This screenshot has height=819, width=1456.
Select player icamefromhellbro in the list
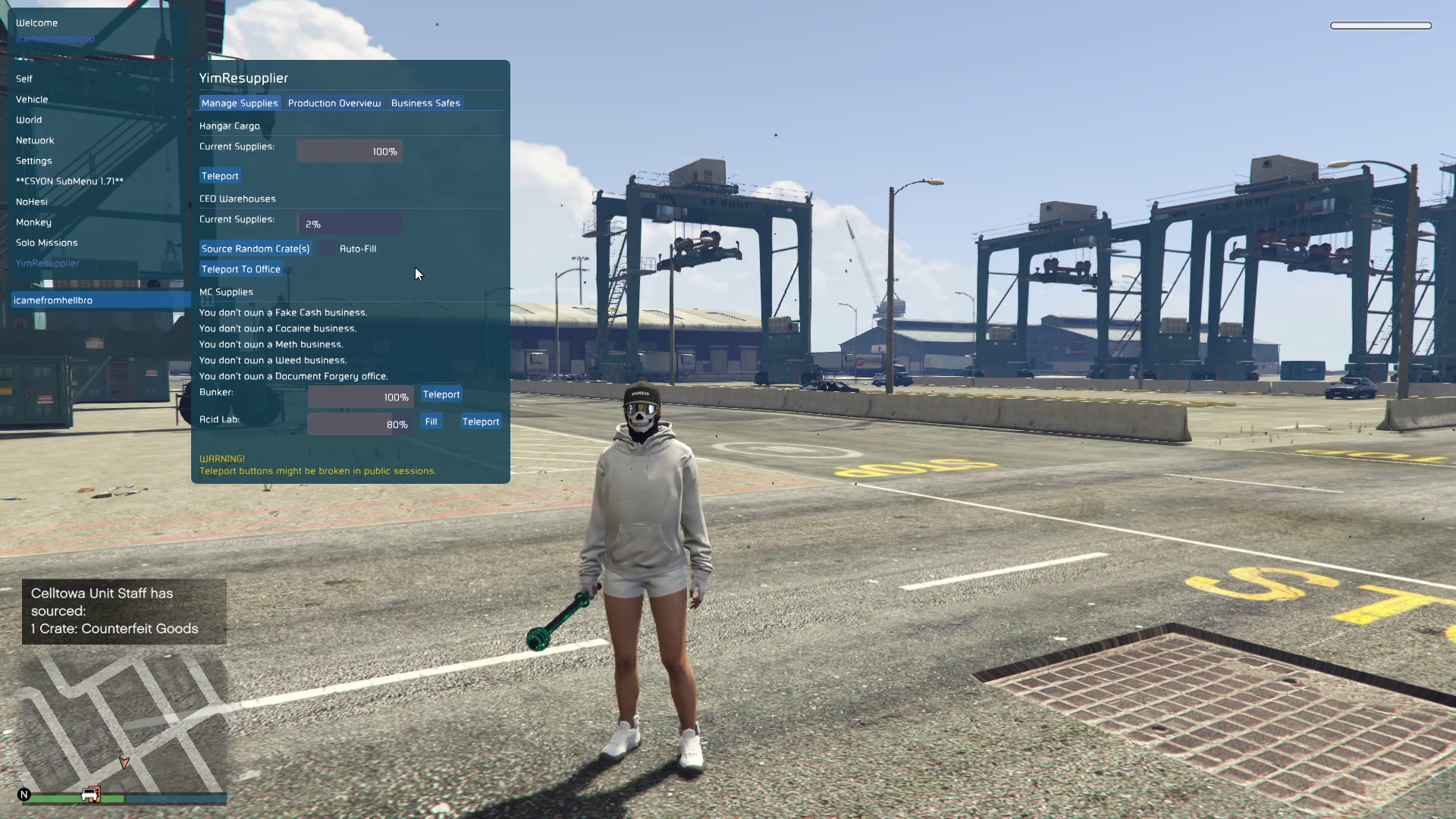(x=53, y=300)
